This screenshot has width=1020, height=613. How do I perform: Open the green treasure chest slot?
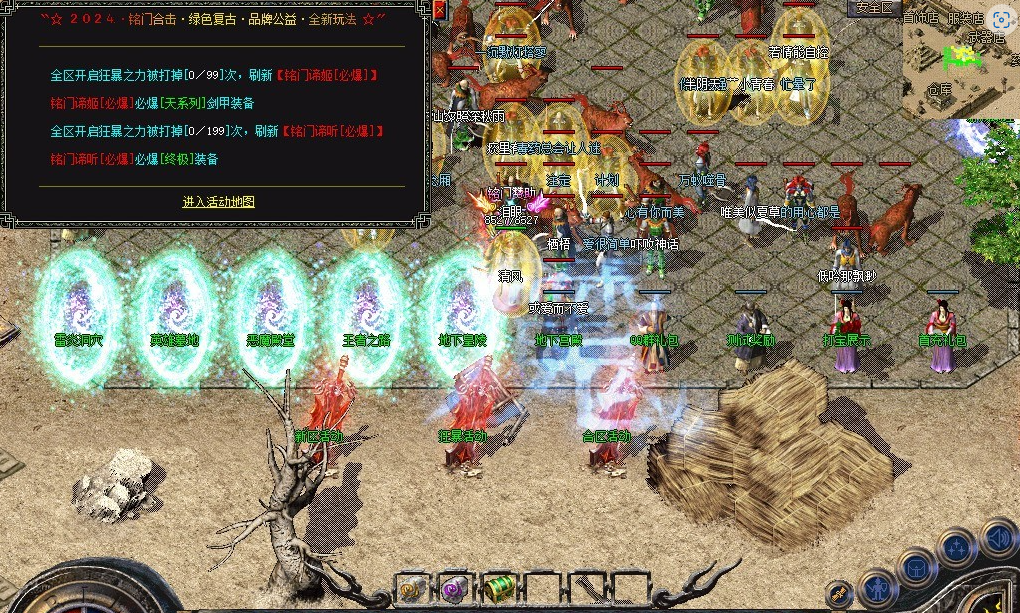coord(499,588)
